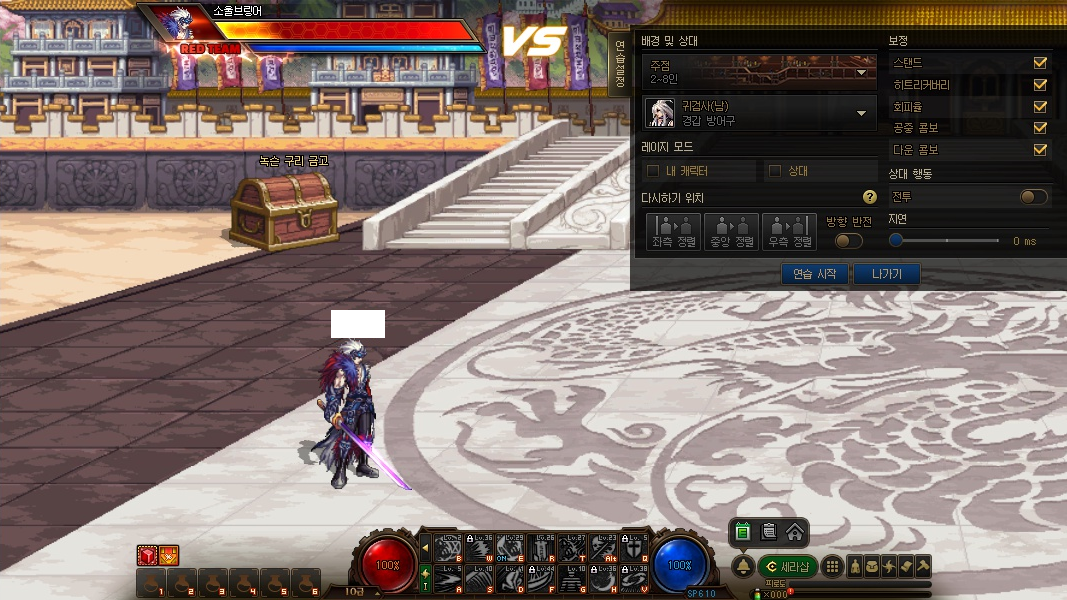Uncheck the 히트리커버리 checkbox
This screenshot has width=1067, height=600.
pyautogui.click(x=1040, y=85)
